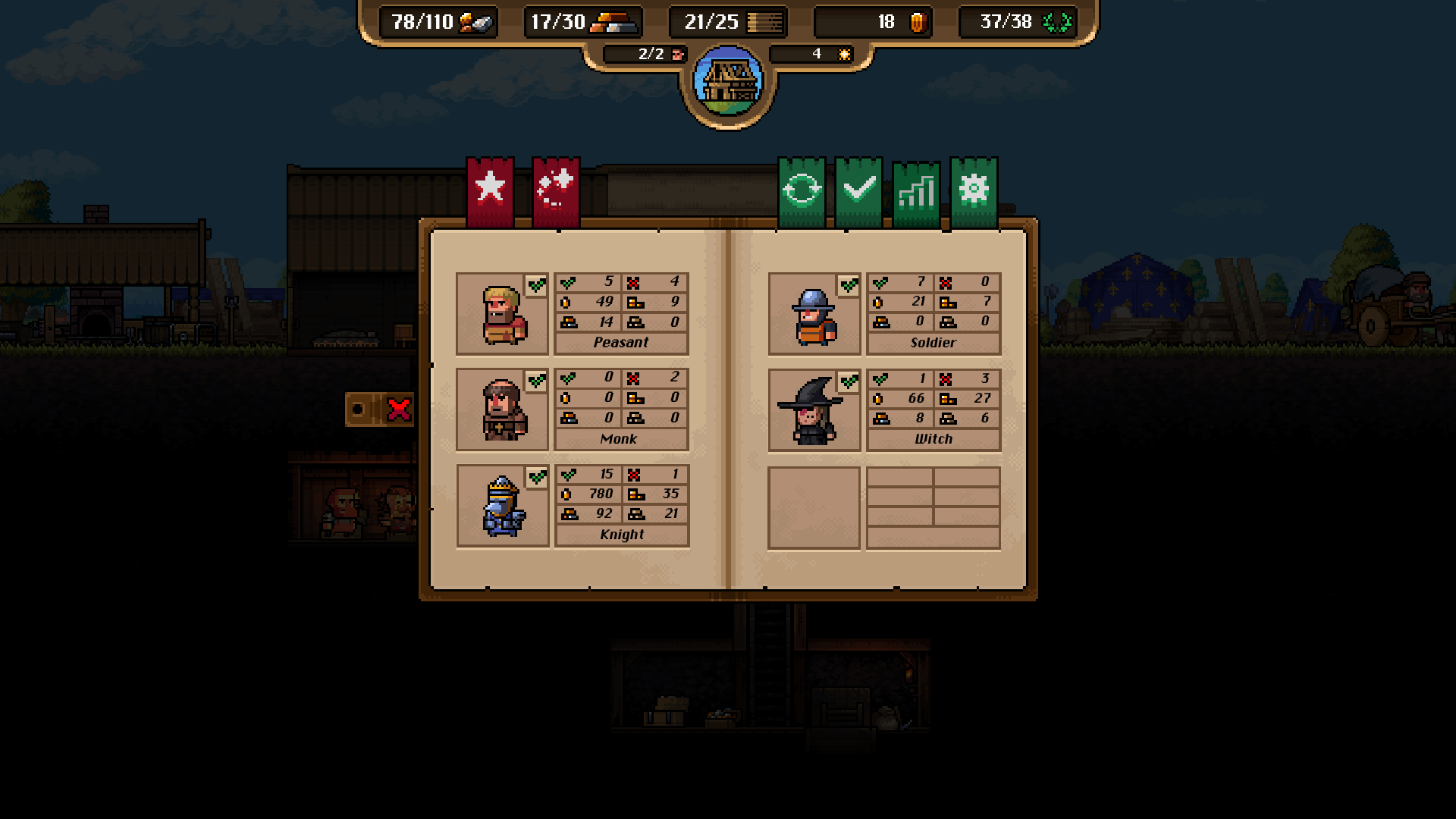
Task: Toggle the checkmark on the Peasant portrait
Action: (536, 286)
